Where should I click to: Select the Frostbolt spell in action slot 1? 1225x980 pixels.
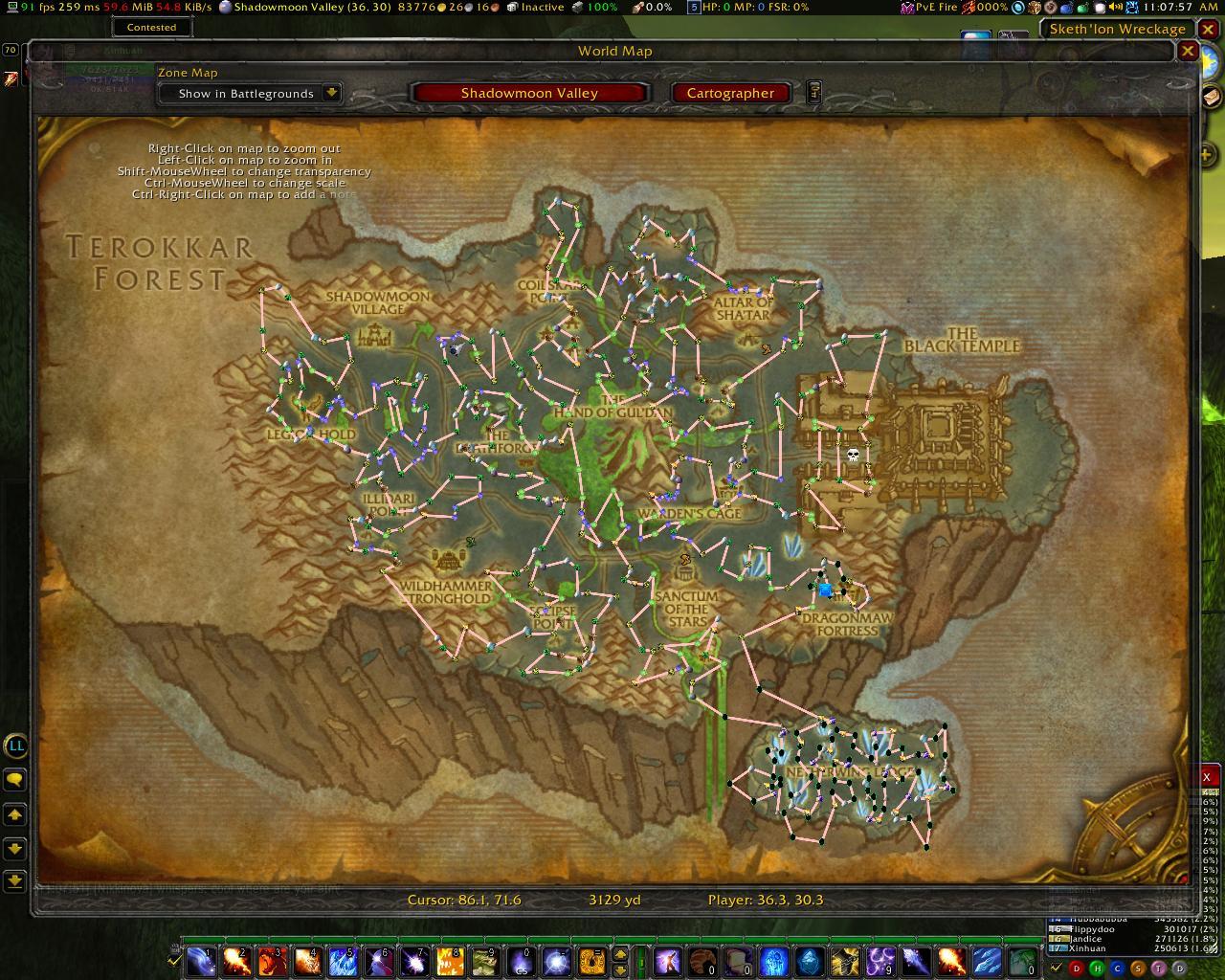[x=199, y=962]
